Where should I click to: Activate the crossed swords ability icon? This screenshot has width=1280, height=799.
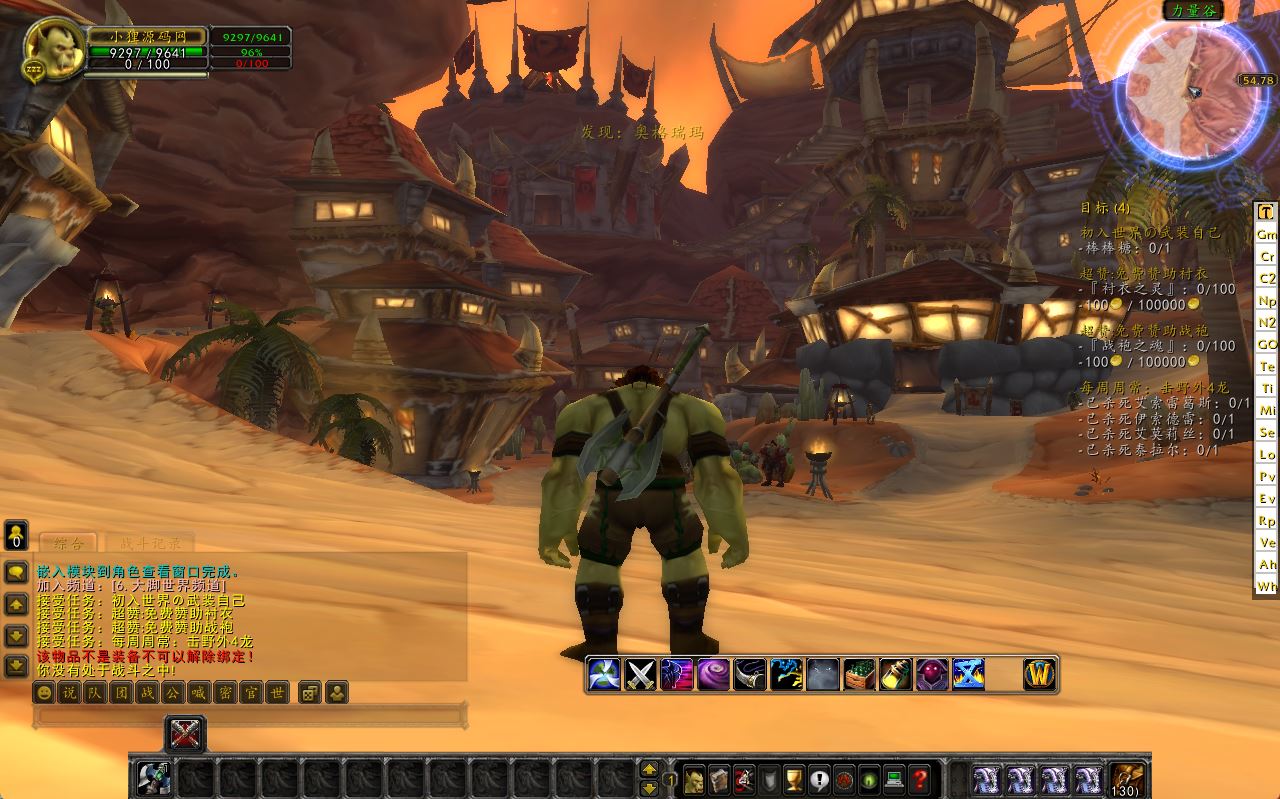640,675
